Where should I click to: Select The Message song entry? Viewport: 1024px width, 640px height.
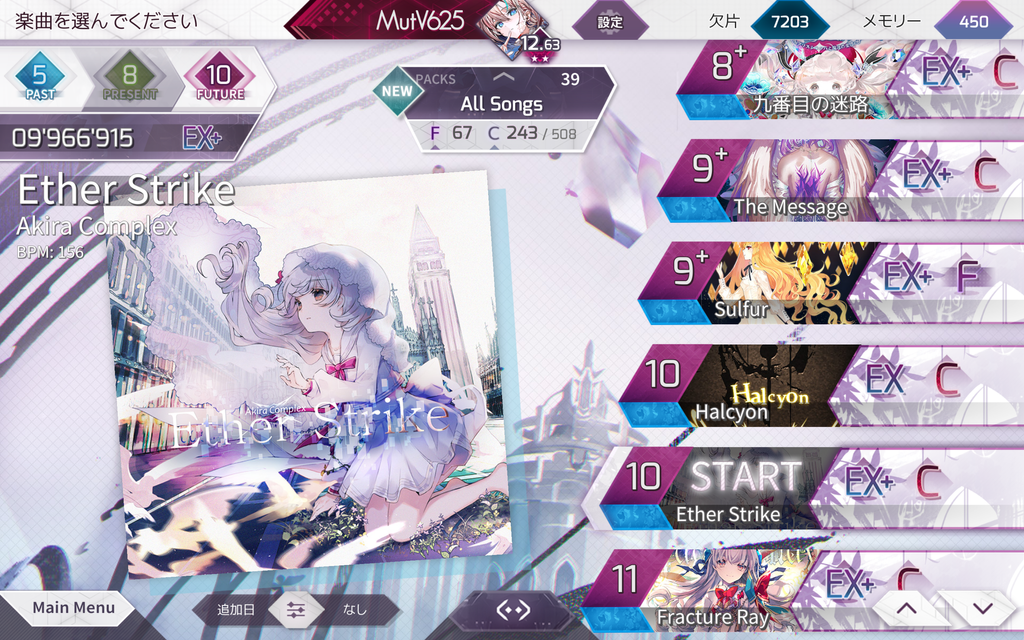click(790, 181)
